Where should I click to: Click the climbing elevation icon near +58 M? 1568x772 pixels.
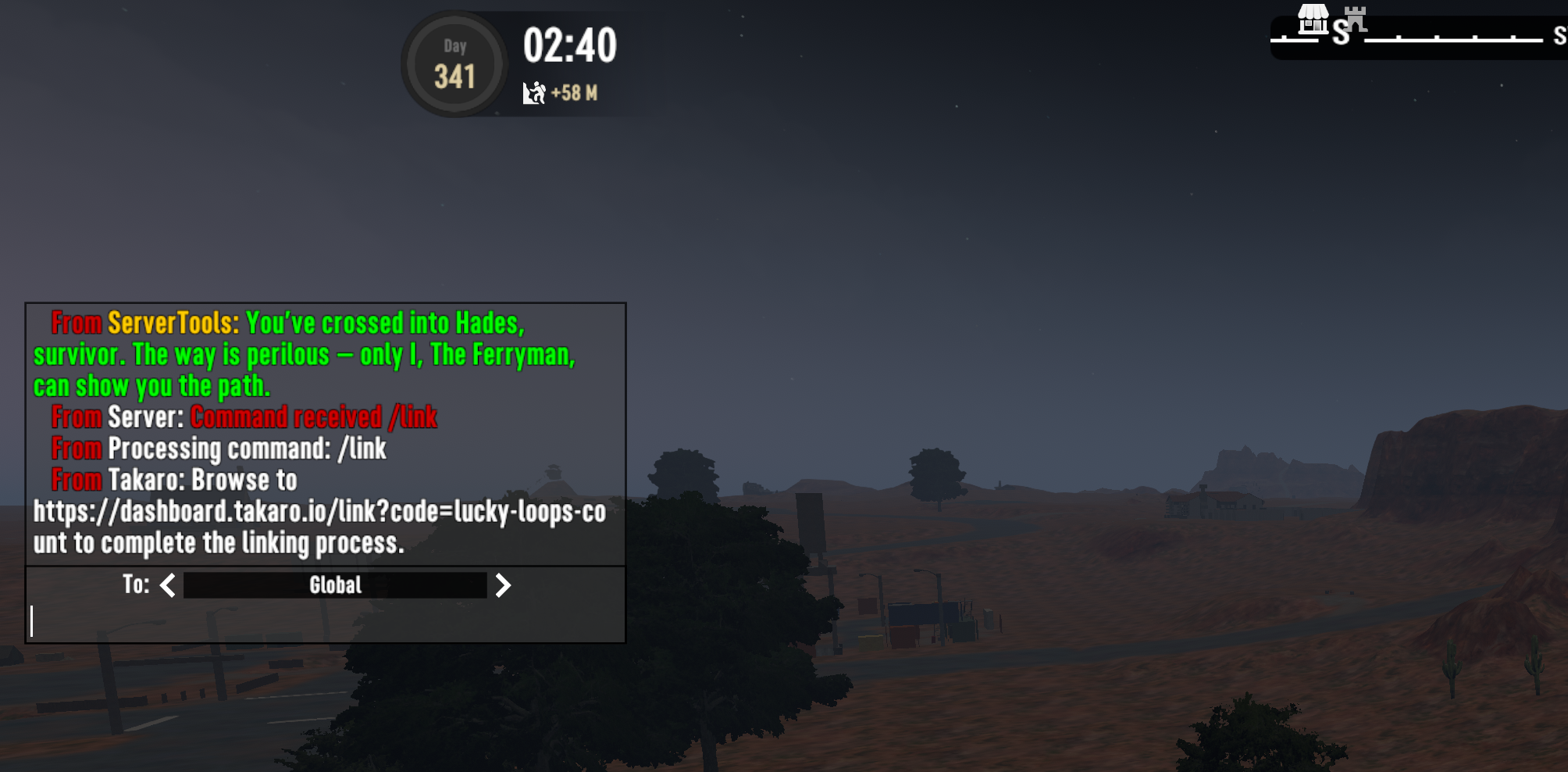point(534,93)
